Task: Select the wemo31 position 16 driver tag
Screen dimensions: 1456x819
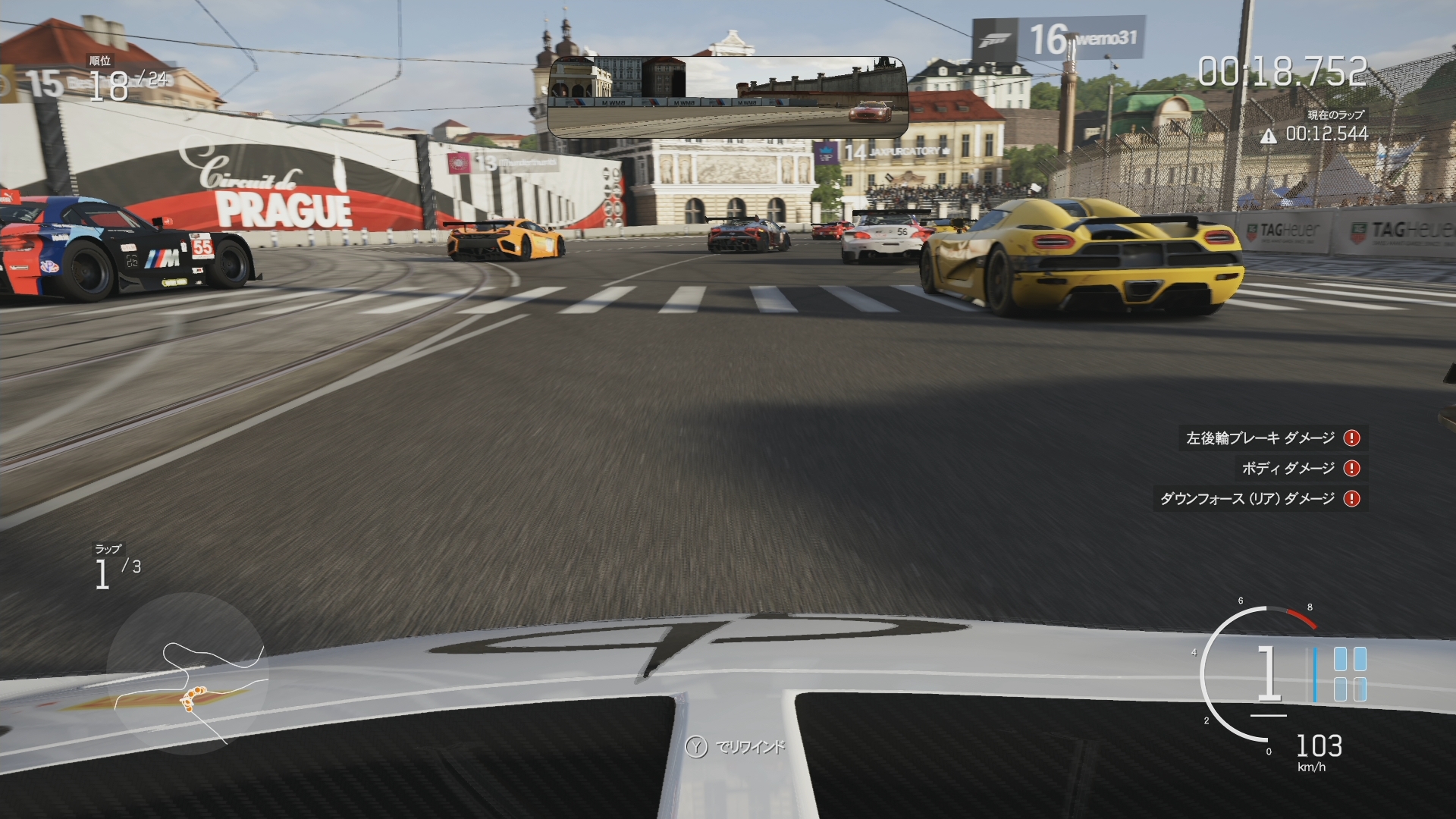Action: click(1059, 39)
